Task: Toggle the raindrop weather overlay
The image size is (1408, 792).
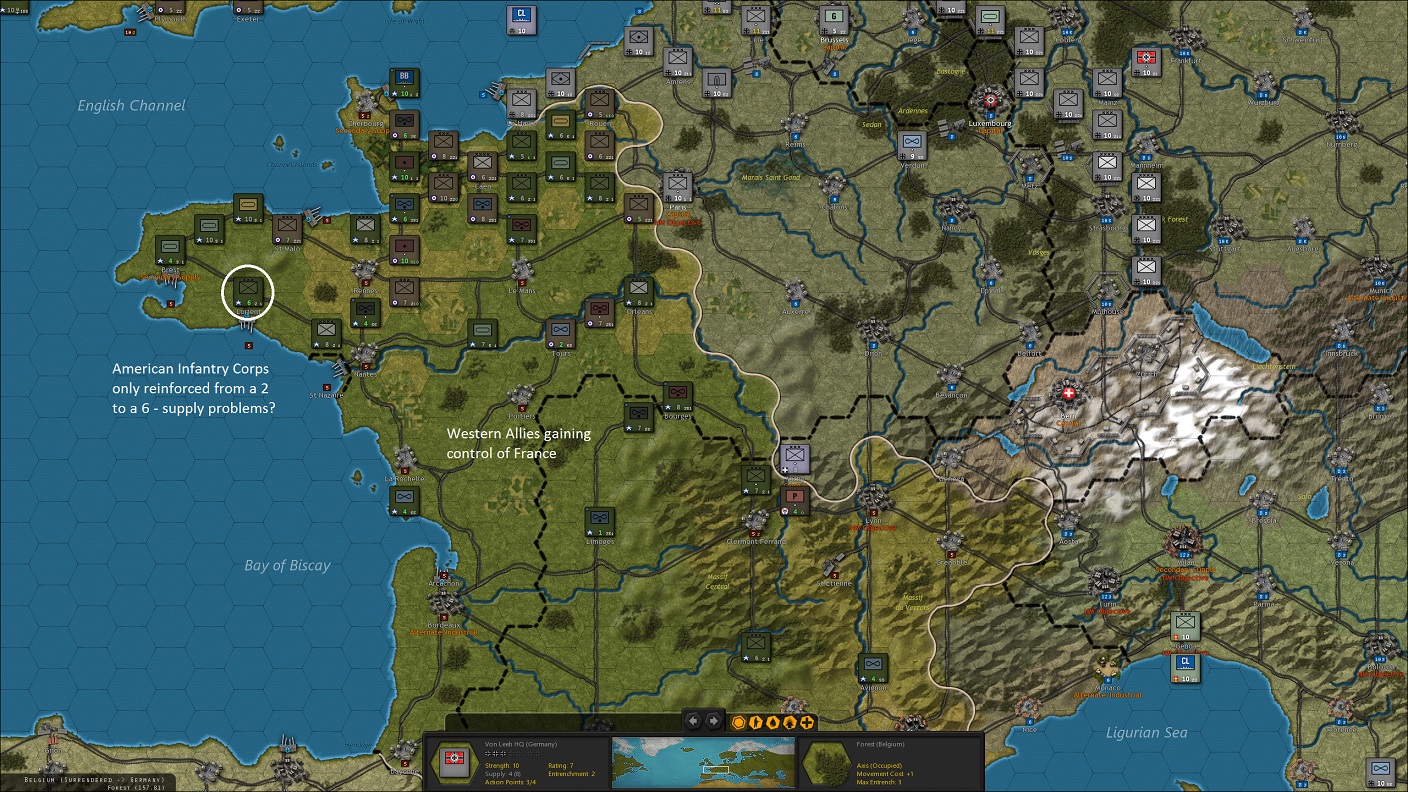Action: 772,721
